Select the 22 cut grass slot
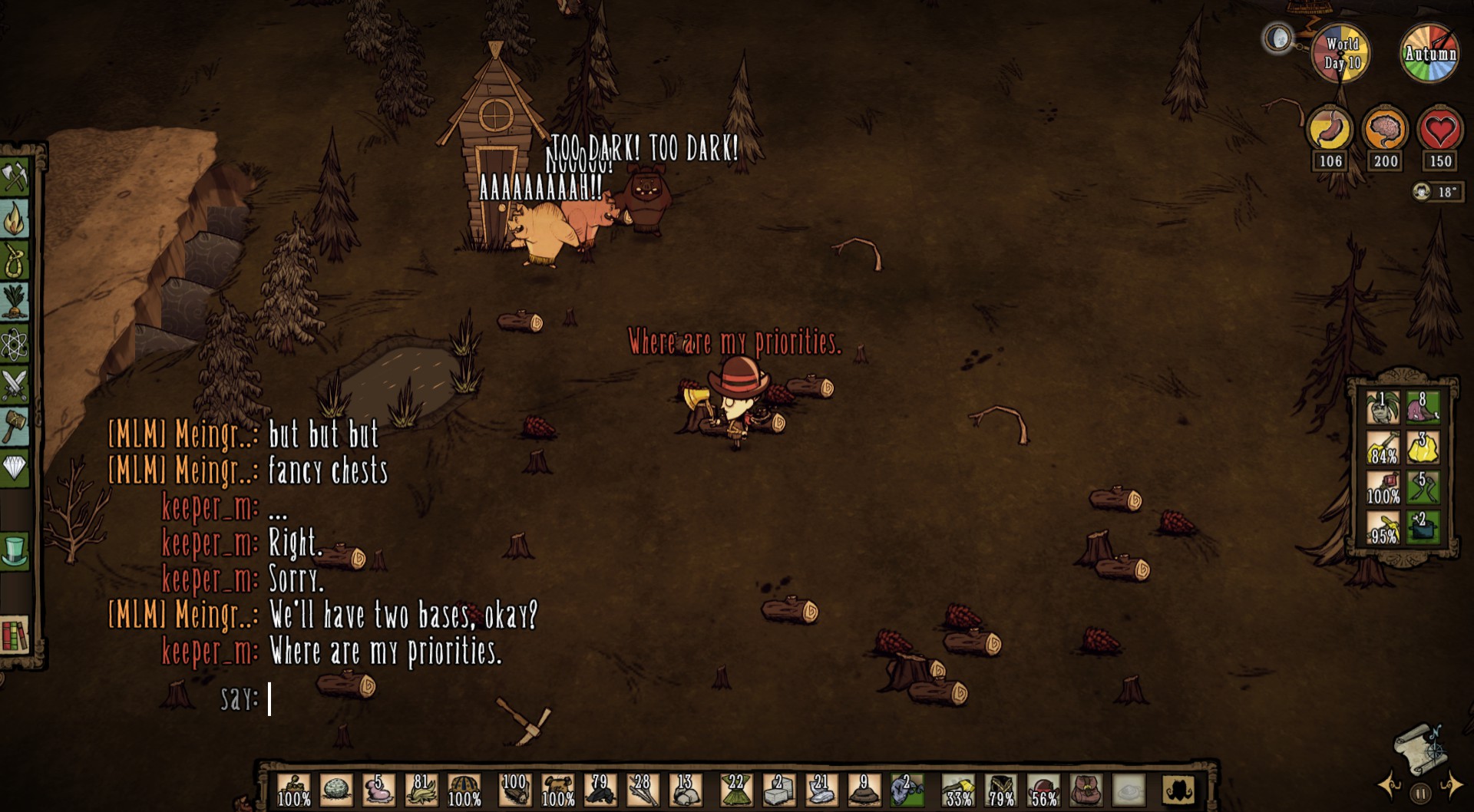The width and height of the screenshot is (1474, 812). point(735,790)
